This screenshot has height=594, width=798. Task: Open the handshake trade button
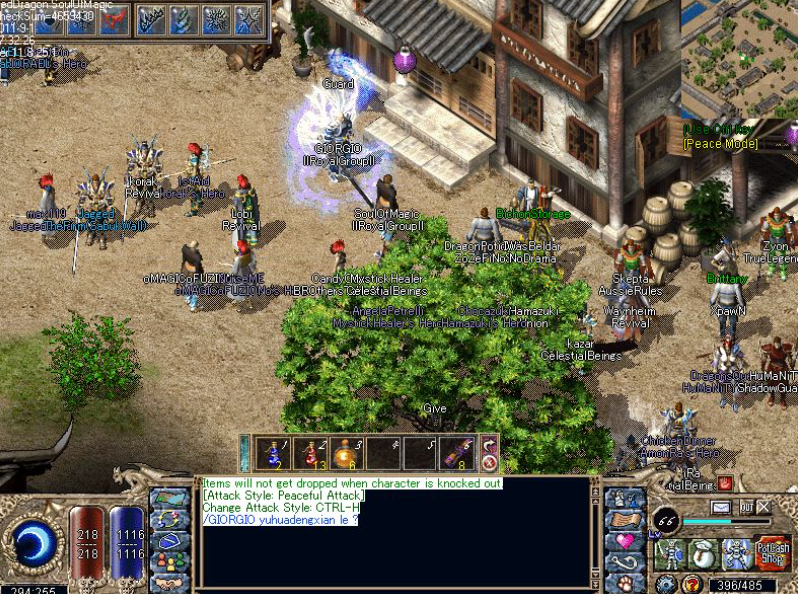tap(169, 582)
